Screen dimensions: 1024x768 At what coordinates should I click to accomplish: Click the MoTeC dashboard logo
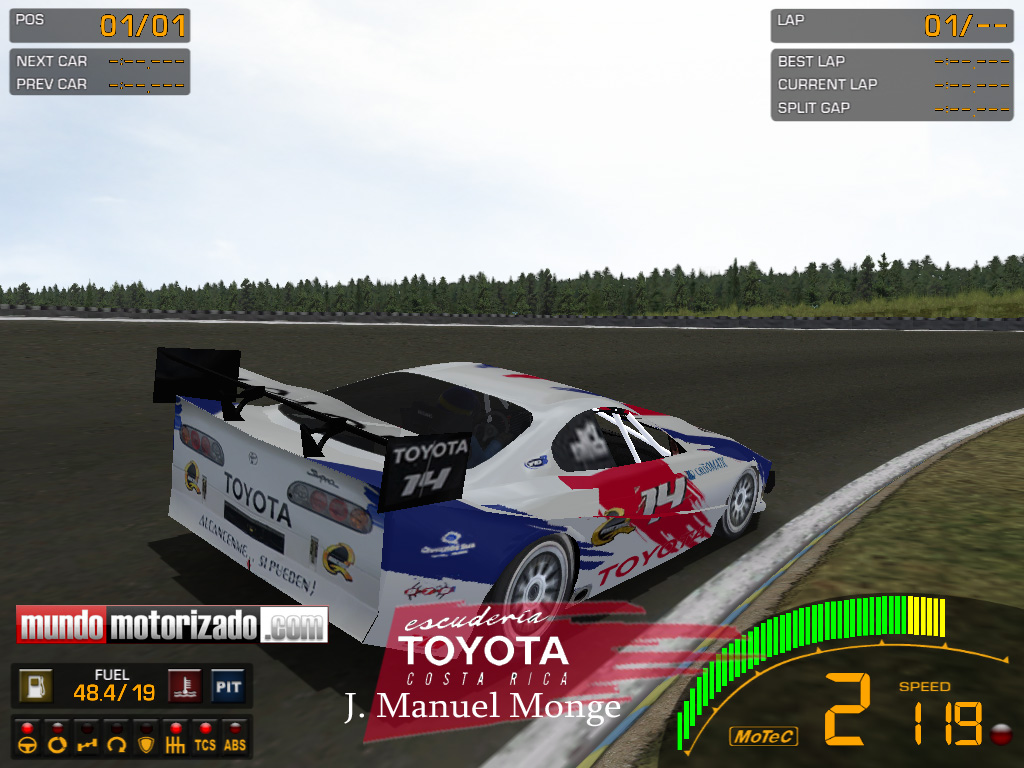tap(764, 737)
